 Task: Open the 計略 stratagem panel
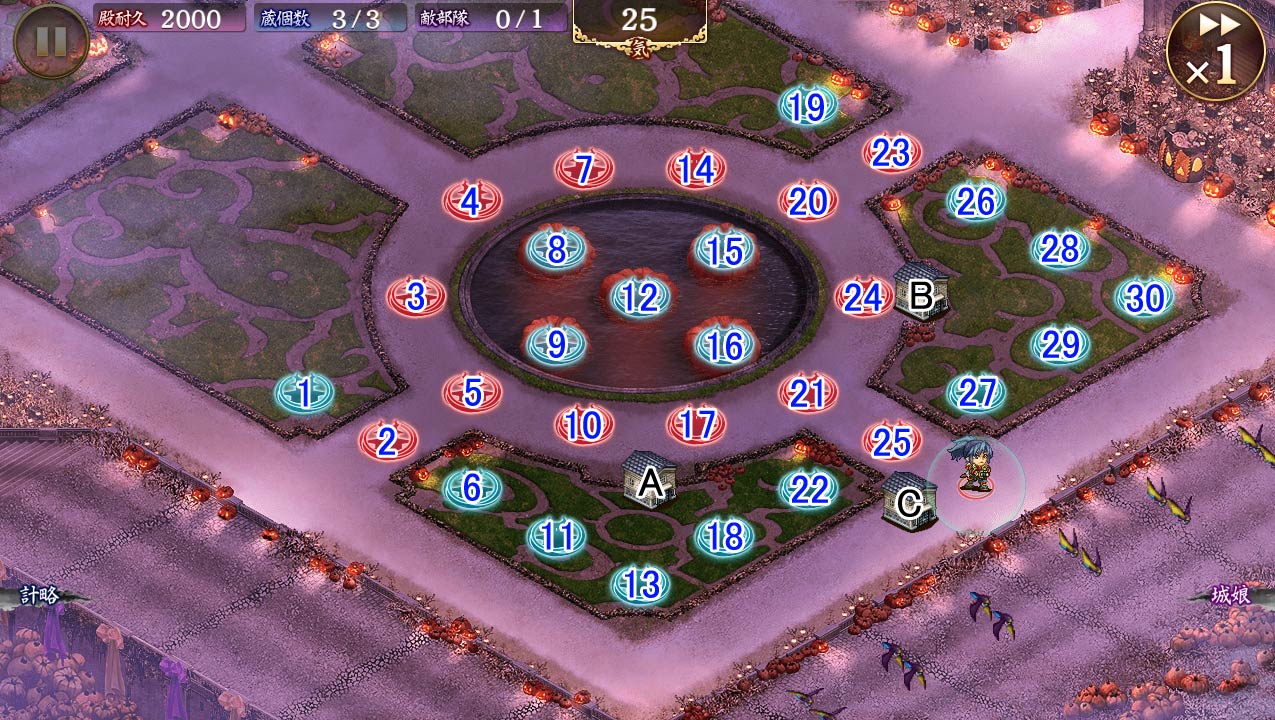pos(40,596)
